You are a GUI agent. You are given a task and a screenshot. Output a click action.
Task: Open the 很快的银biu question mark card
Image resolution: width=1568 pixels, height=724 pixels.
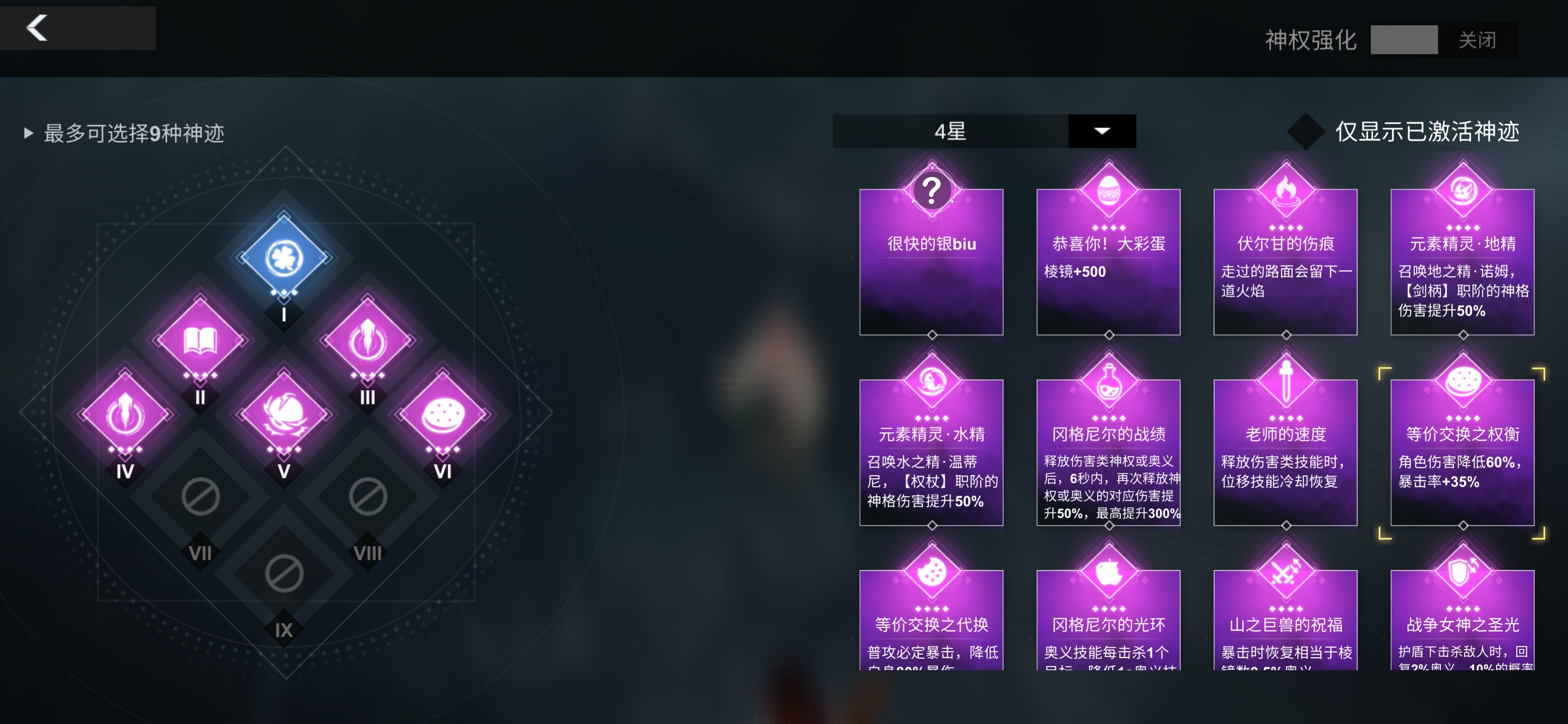[x=931, y=262]
